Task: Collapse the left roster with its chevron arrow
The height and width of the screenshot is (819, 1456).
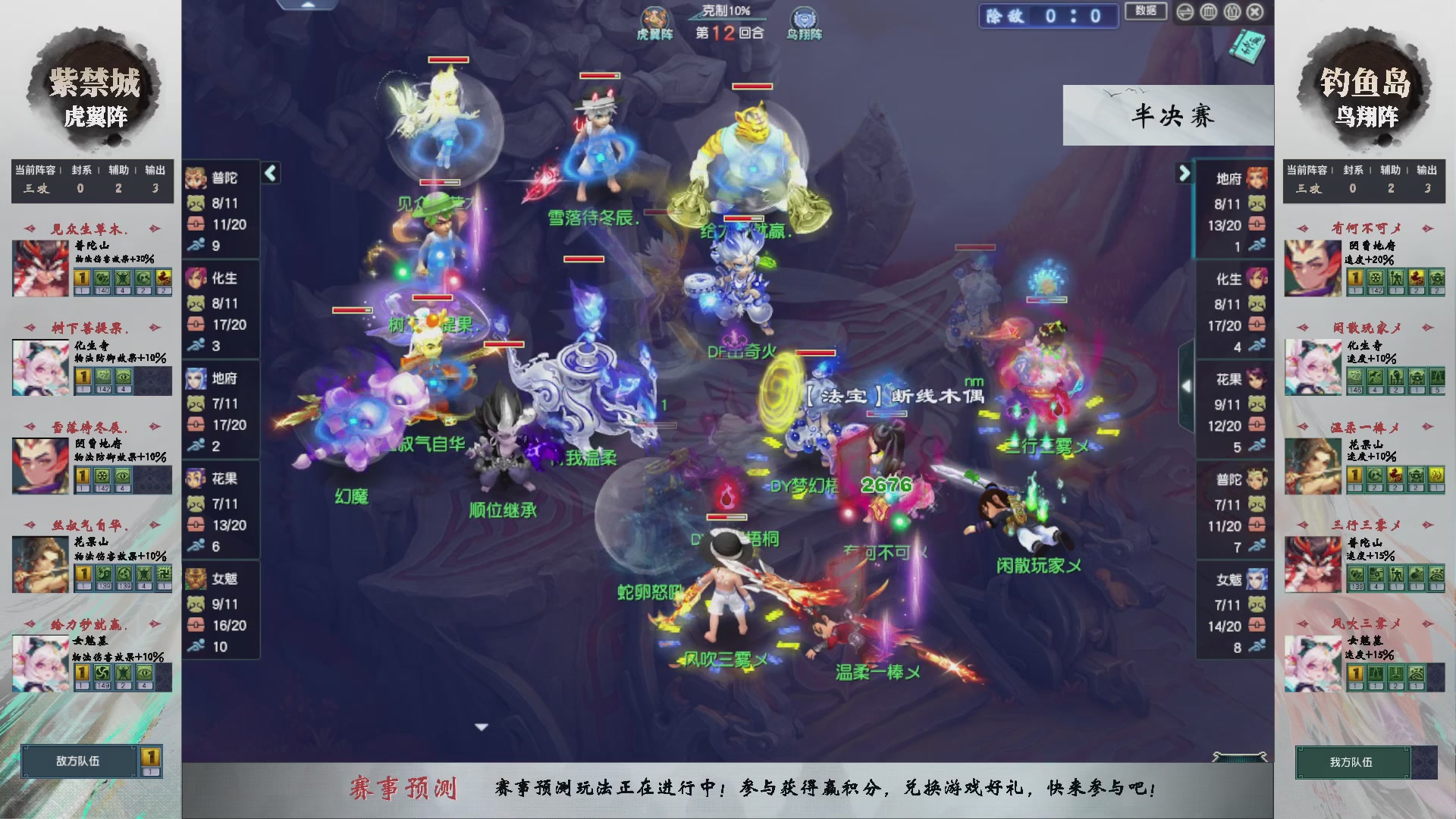Action: point(270,173)
